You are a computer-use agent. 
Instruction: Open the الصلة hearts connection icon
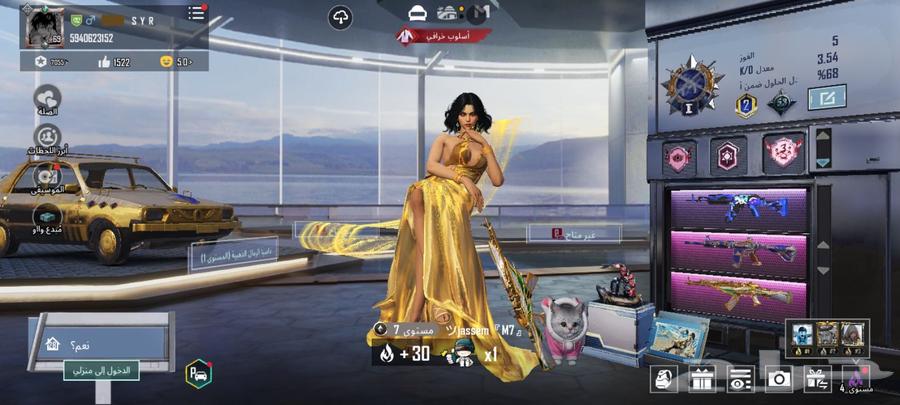47,98
